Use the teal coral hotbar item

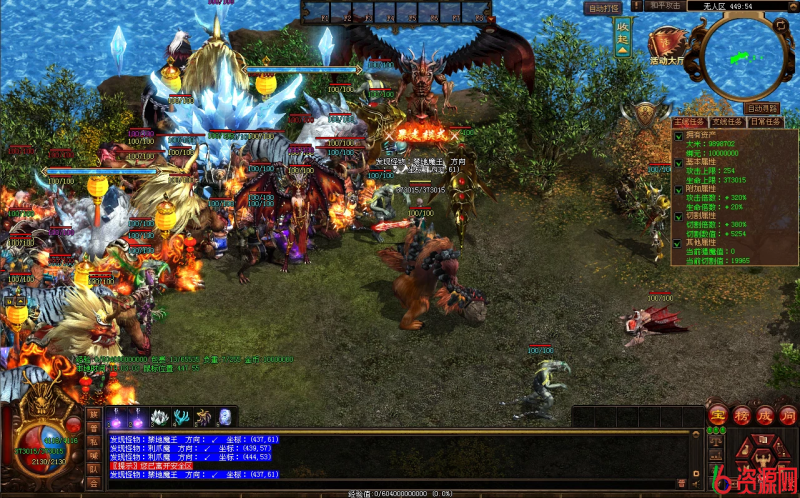[182, 417]
